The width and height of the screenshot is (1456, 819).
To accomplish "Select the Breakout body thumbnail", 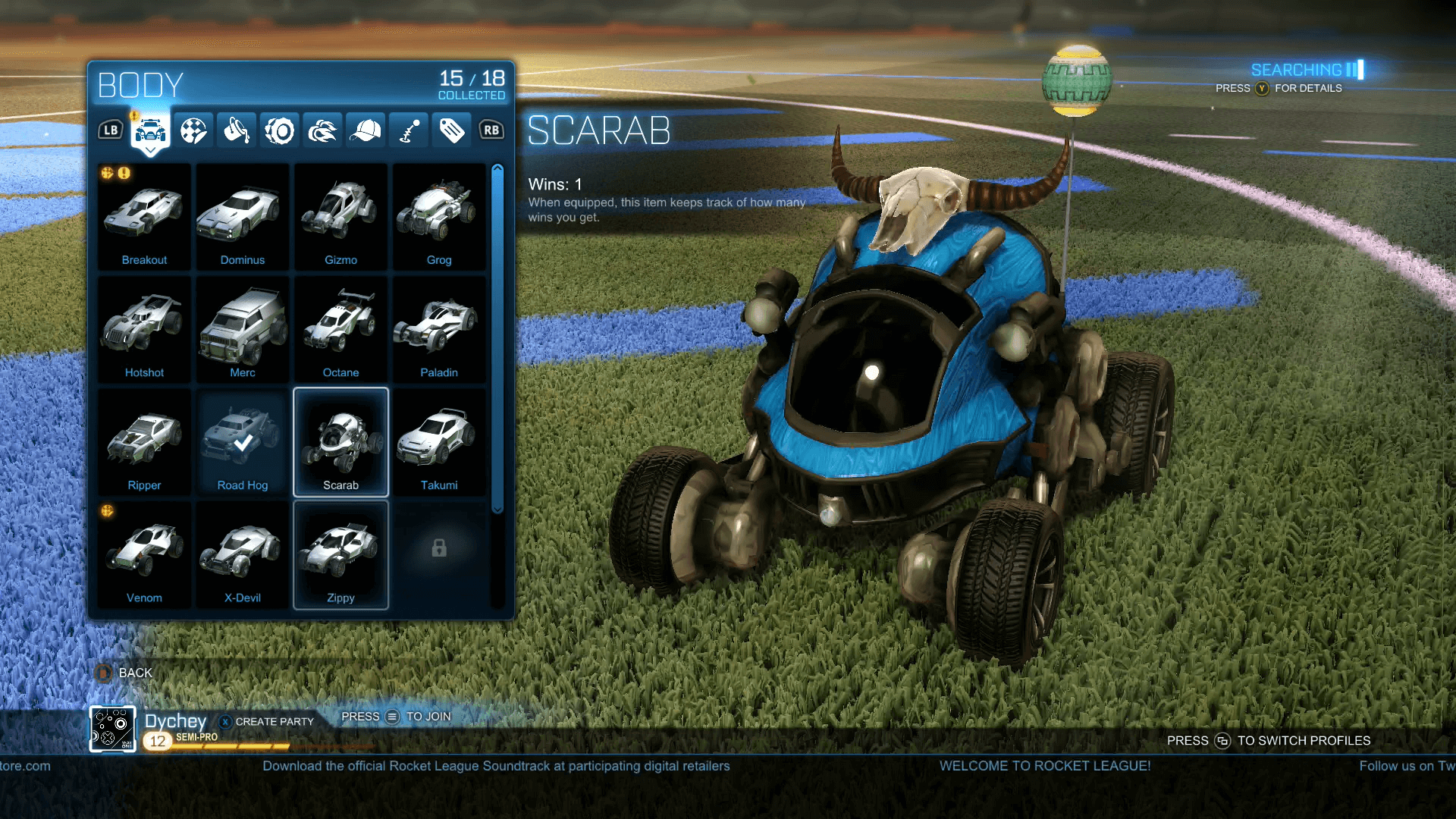I will coord(143,216).
